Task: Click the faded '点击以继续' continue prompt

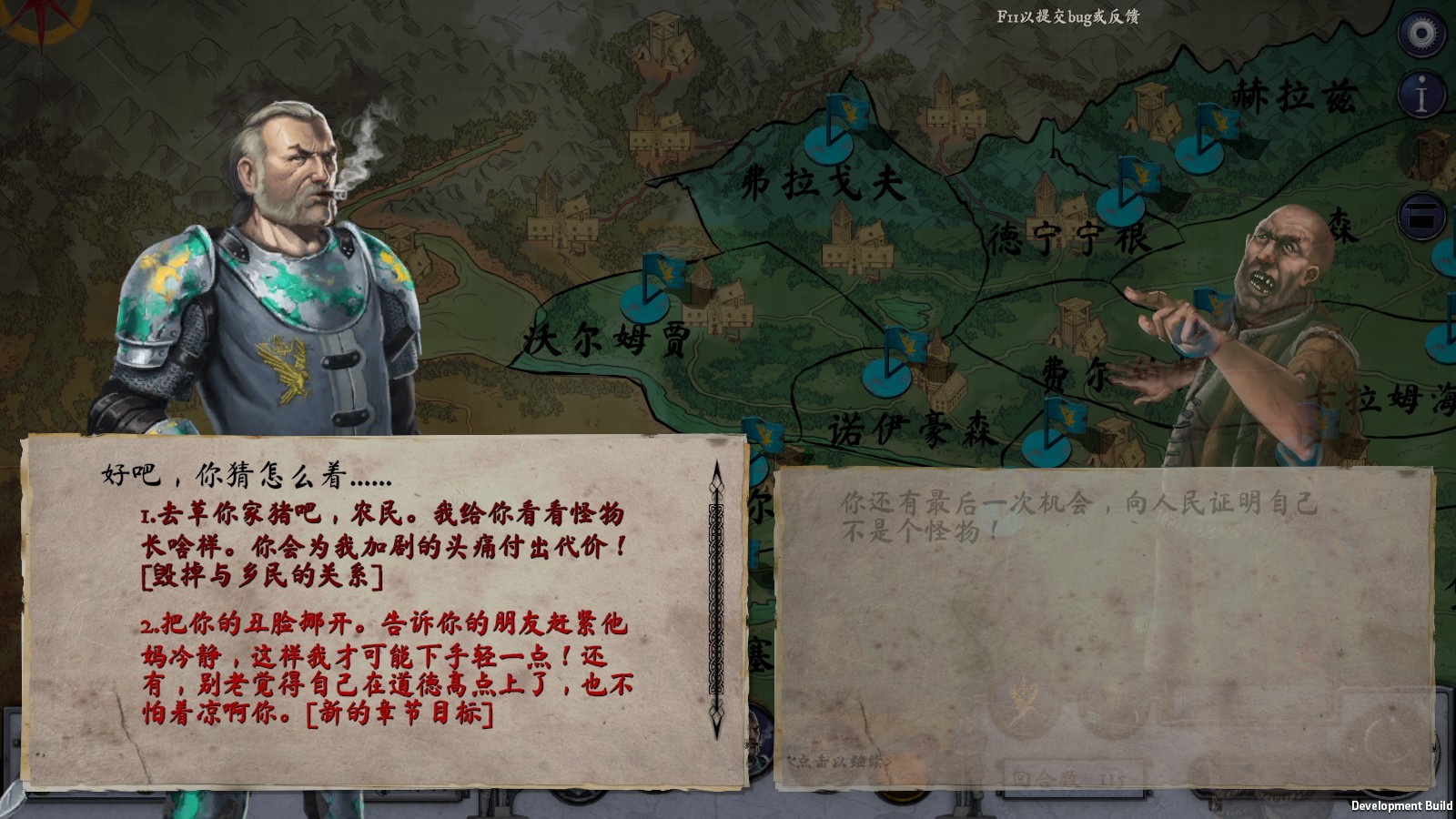Action: pos(839,761)
